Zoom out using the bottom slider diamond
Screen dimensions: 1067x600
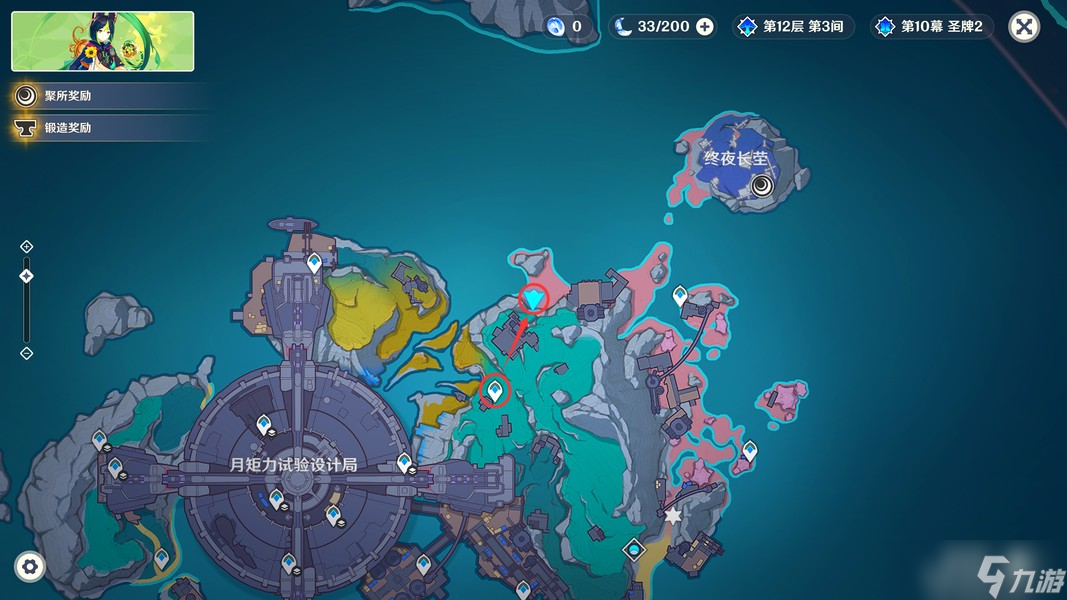27,353
